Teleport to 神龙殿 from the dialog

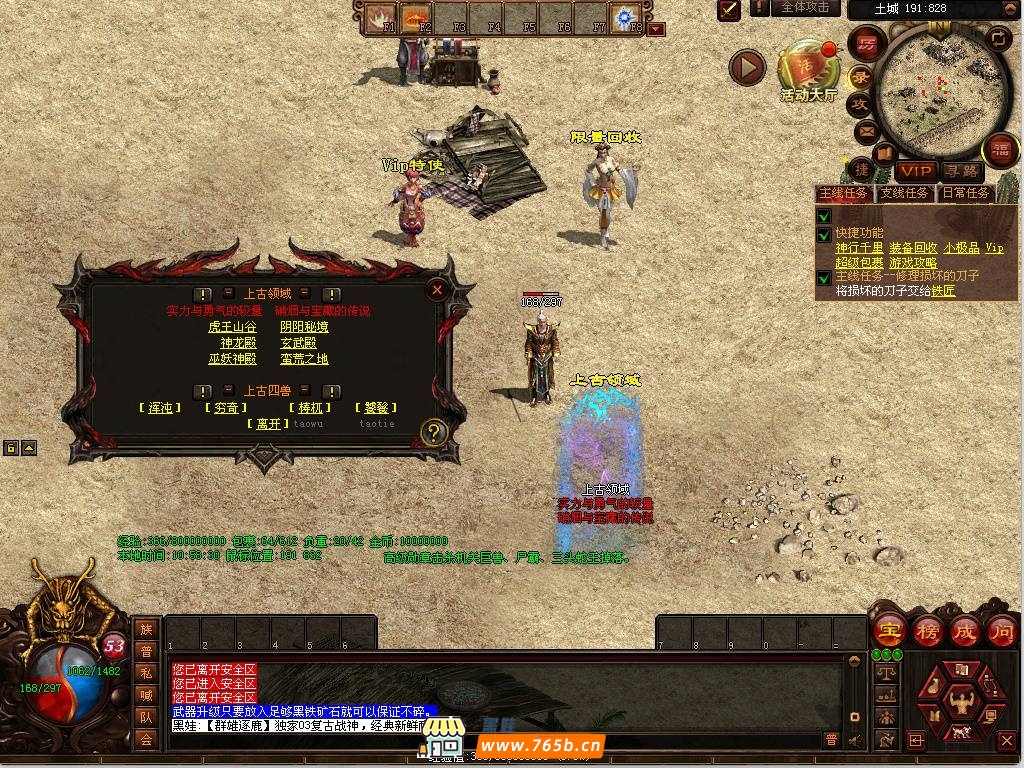[x=238, y=343]
